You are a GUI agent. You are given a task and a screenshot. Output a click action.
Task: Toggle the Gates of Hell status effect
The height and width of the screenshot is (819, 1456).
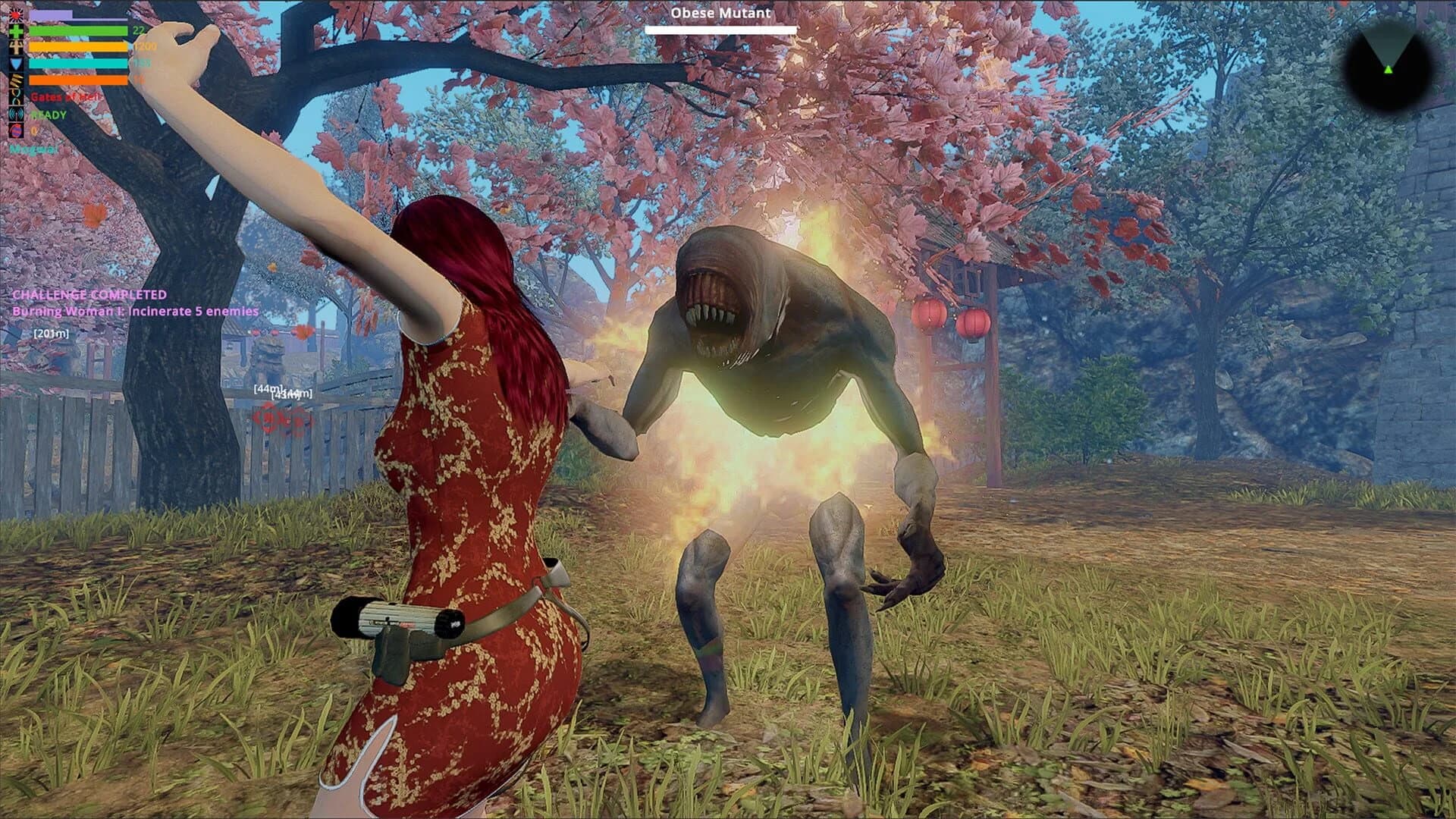[64, 97]
